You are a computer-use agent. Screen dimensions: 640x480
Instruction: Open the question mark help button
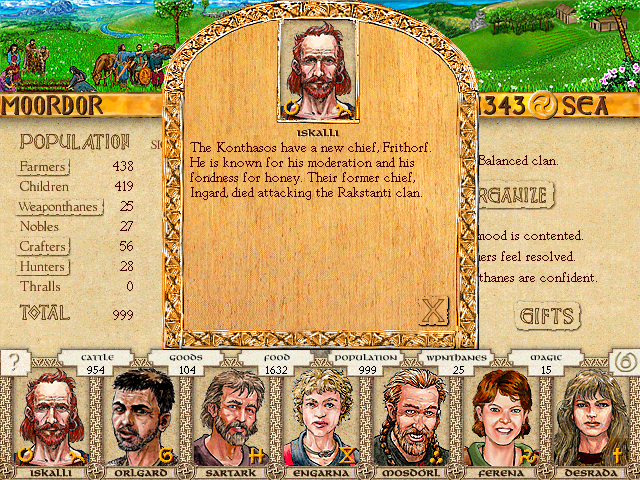click(13, 363)
